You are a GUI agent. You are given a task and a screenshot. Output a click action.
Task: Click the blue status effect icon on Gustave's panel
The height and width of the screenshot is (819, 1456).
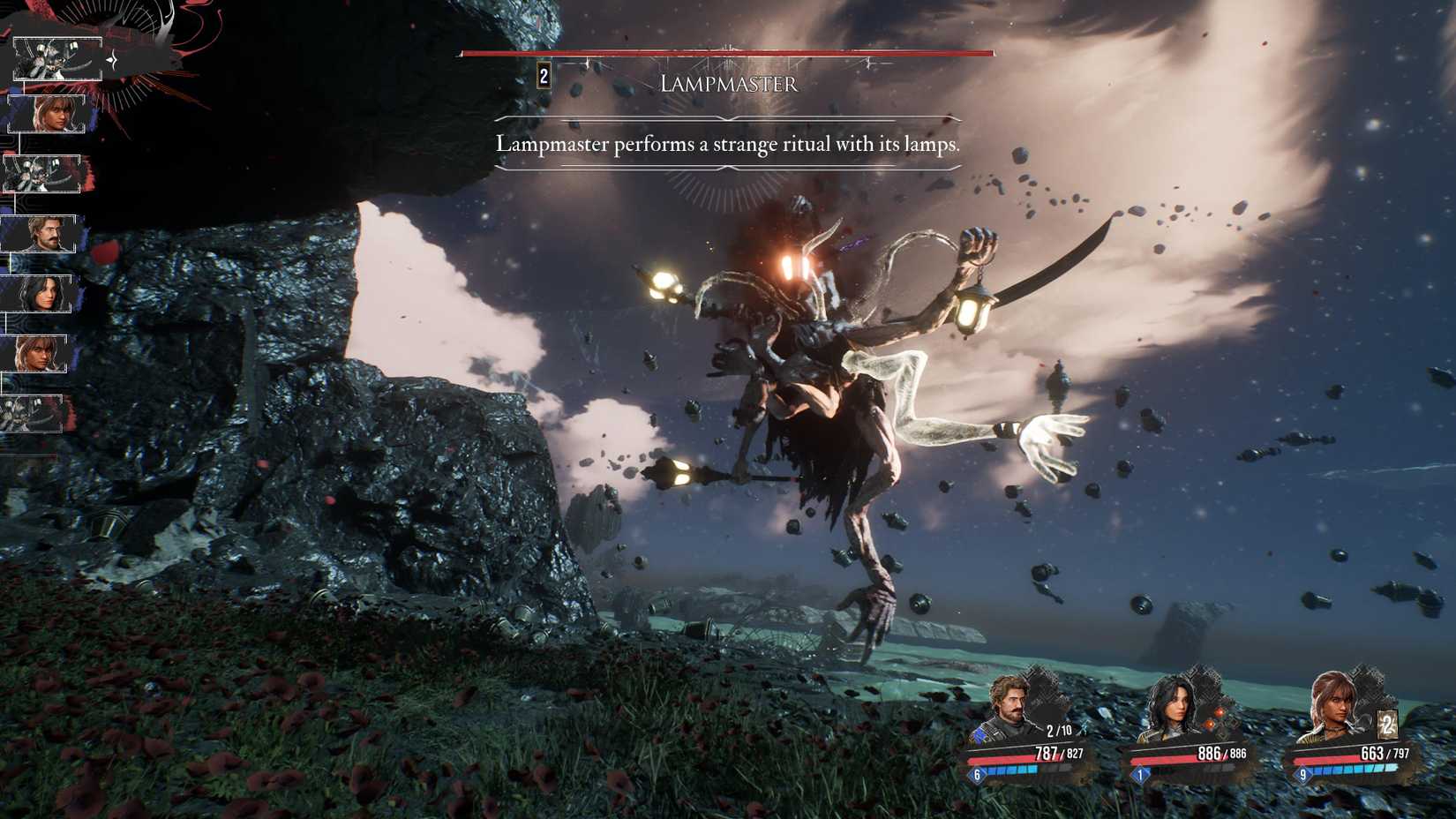[979, 735]
